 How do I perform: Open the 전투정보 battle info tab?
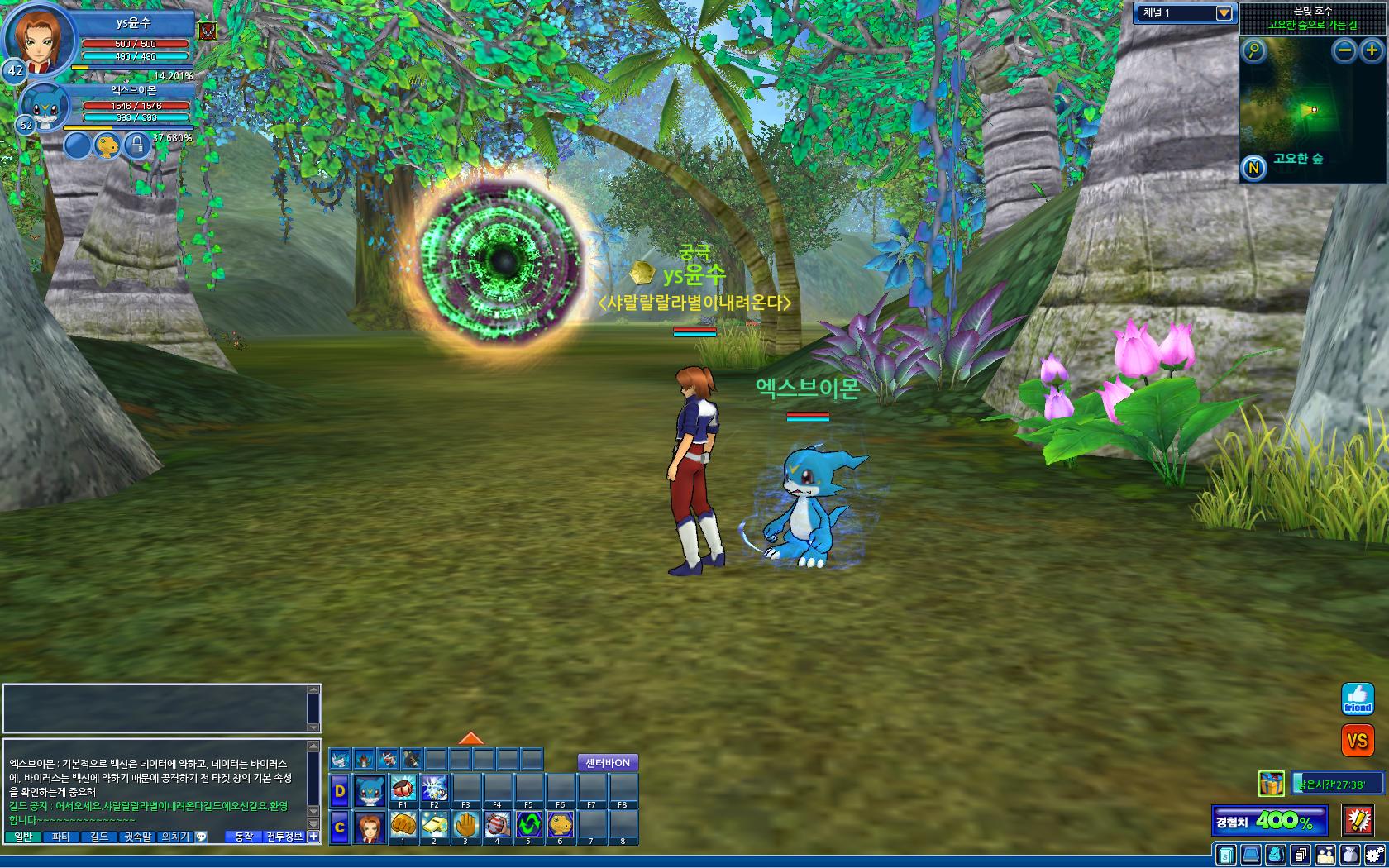click(284, 837)
